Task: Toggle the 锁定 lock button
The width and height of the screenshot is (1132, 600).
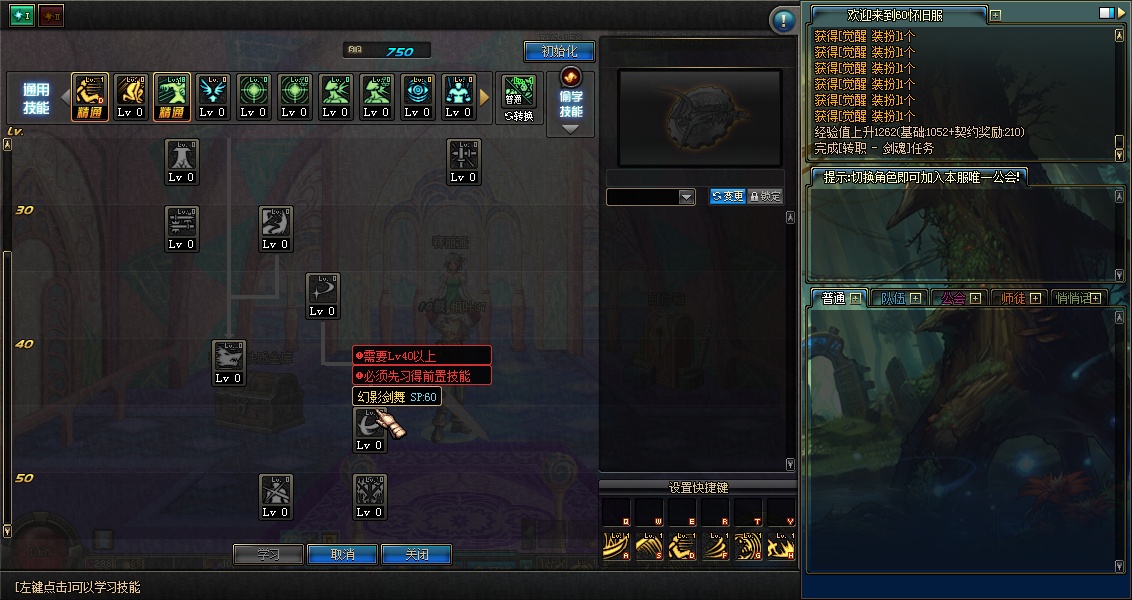Action: 765,197
